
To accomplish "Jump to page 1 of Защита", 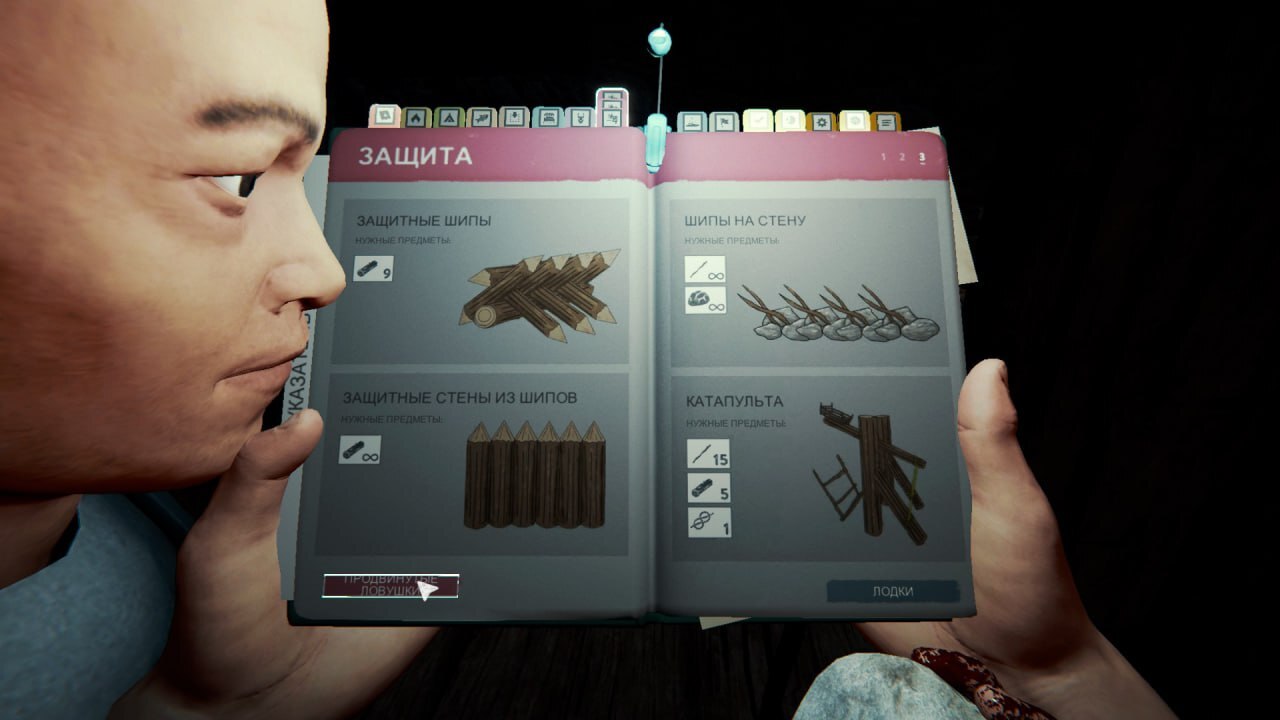I will (x=882, y=157).
